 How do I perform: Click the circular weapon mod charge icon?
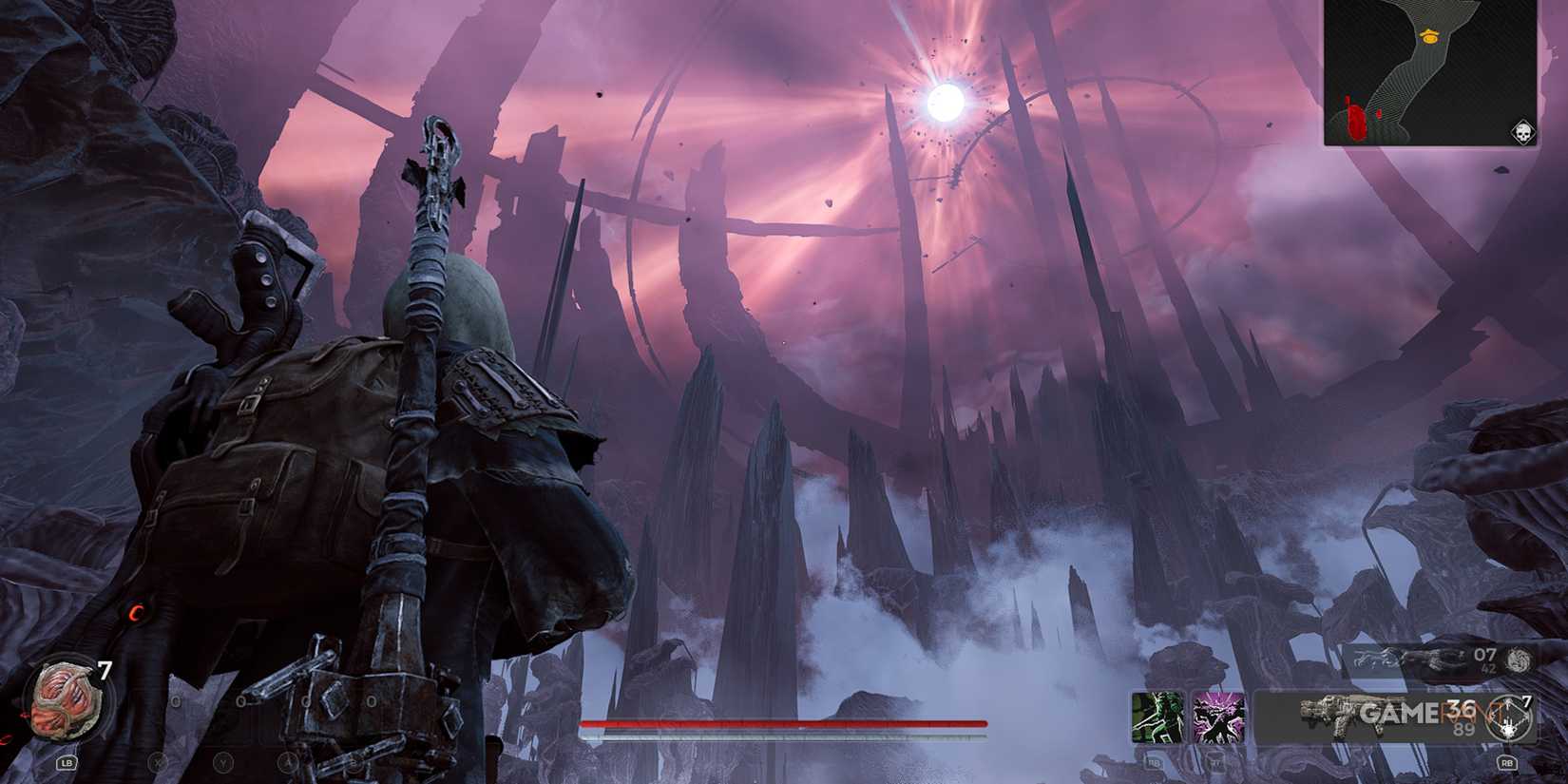point(1509,717)
